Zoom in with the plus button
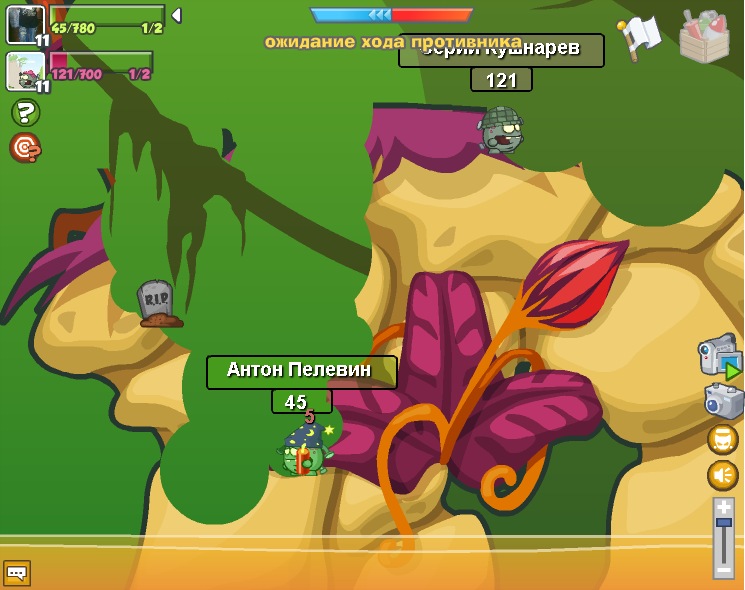 pyautogui.click(x=723, y=507)
